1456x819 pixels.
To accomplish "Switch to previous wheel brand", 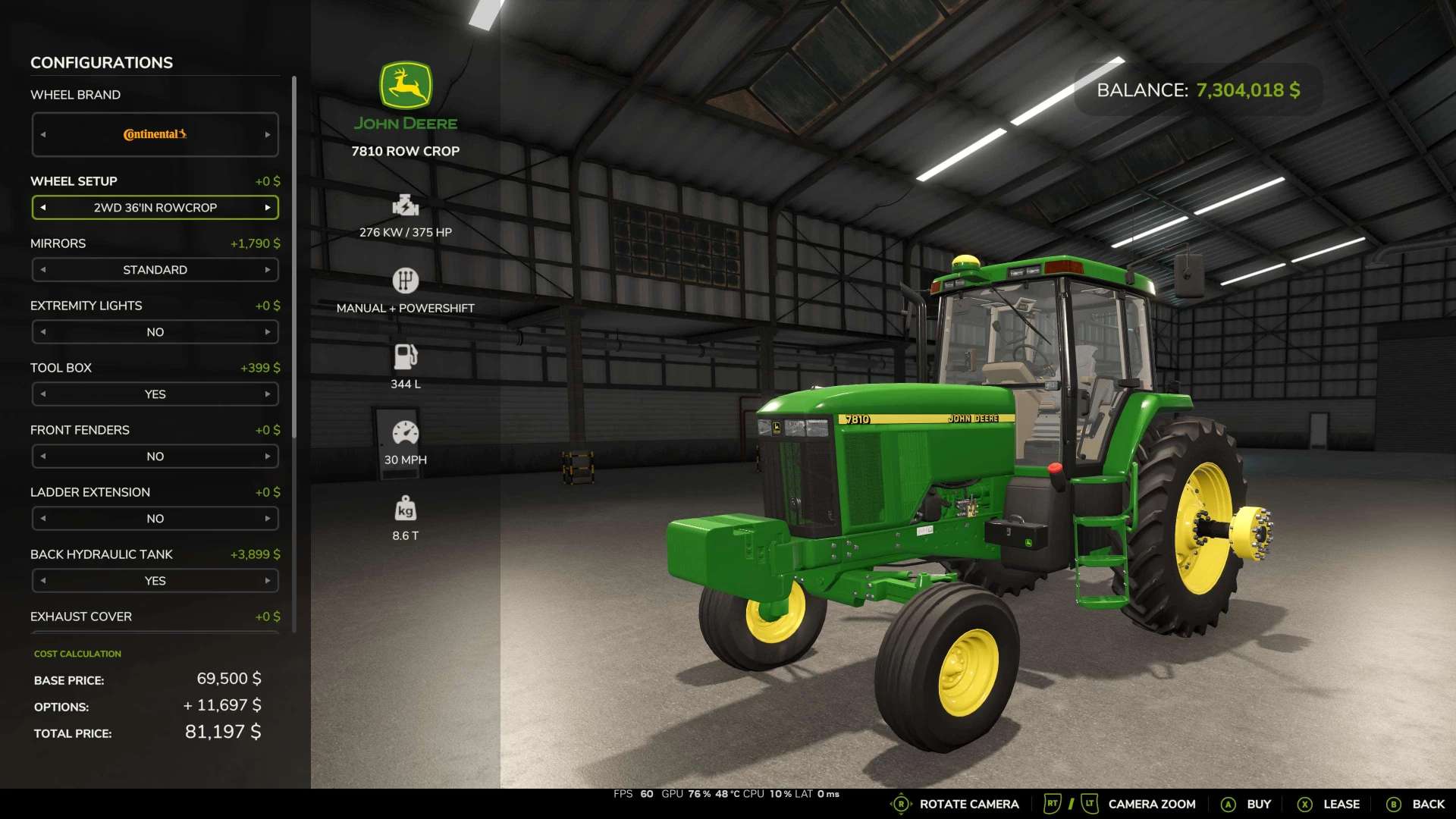I will (43, 135).
